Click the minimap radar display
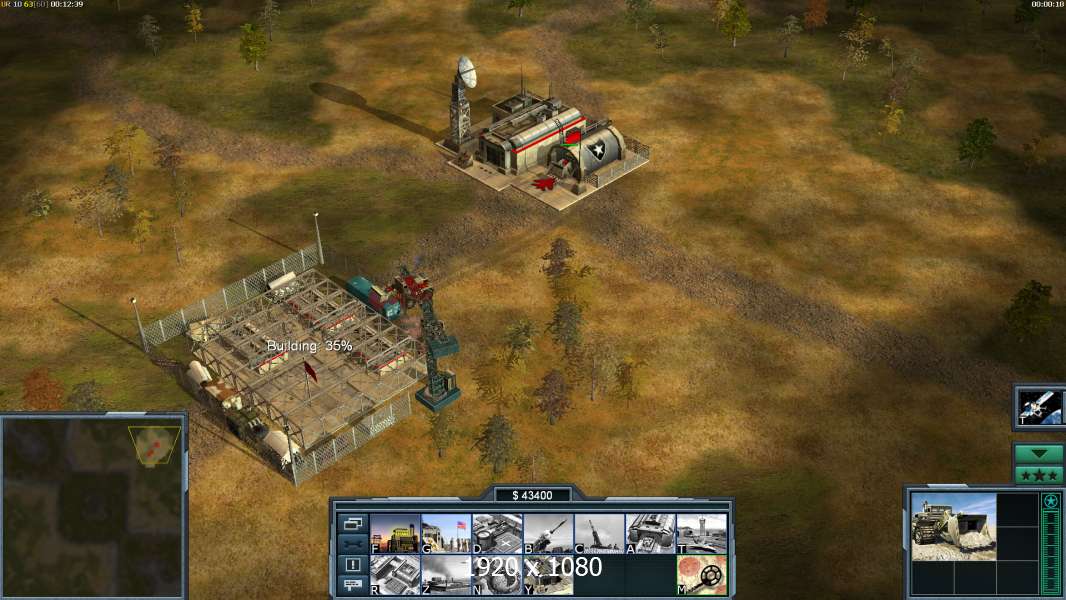Screen dimensions: 1066x600 click(93, 506)
